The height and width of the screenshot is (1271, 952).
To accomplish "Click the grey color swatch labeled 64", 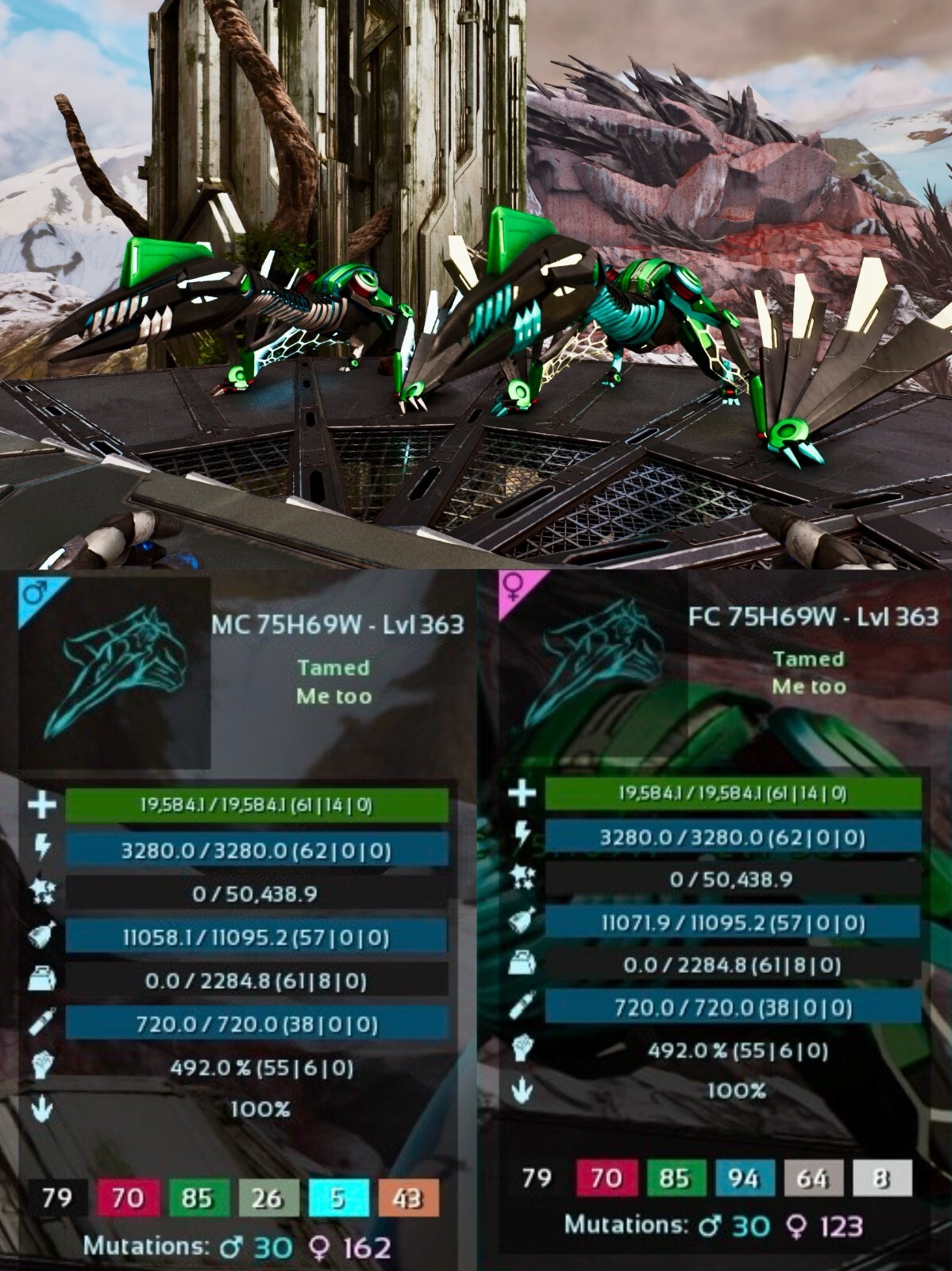I will pos(811,1178).
